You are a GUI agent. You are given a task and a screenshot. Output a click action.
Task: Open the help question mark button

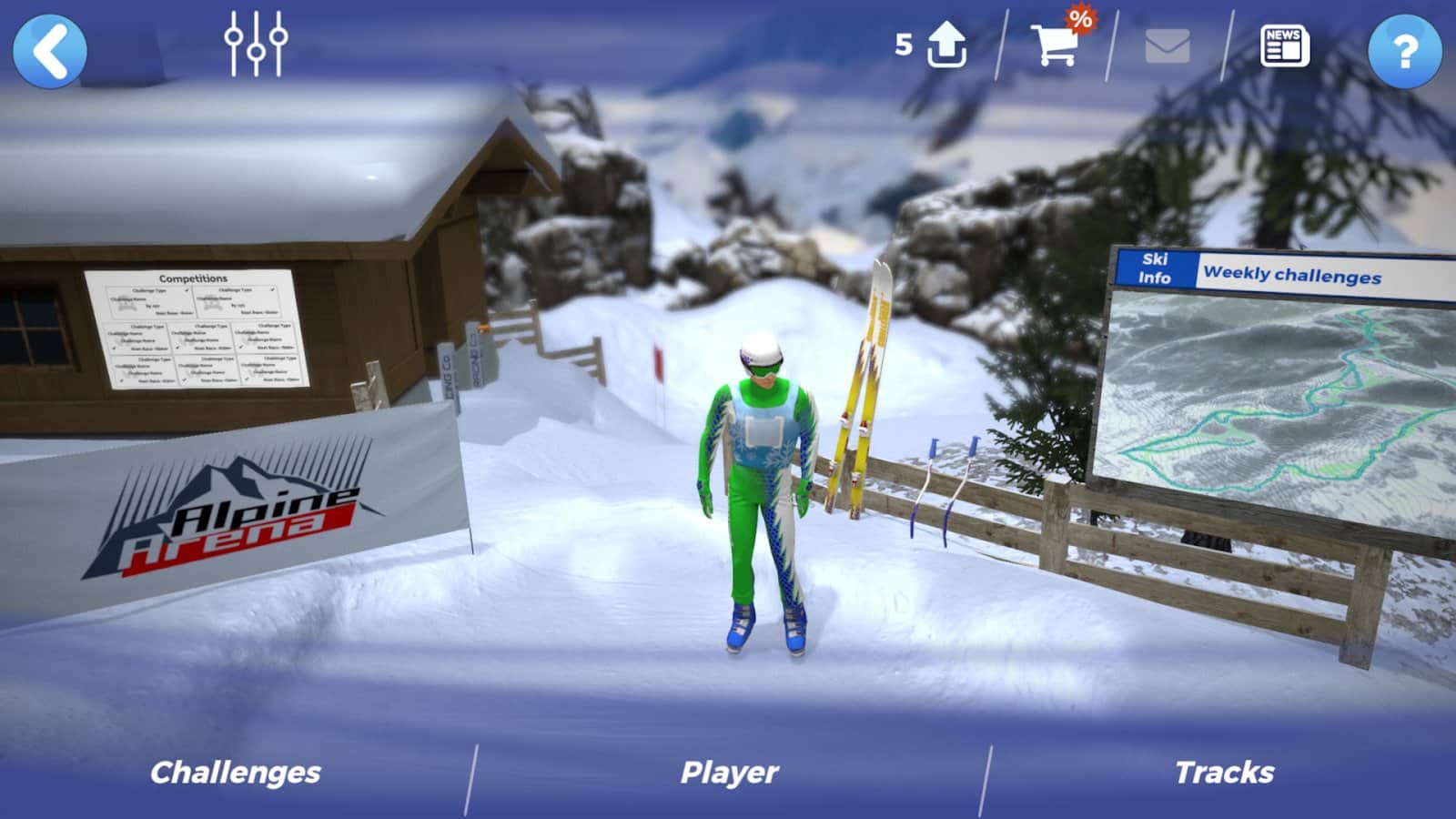1404,50
